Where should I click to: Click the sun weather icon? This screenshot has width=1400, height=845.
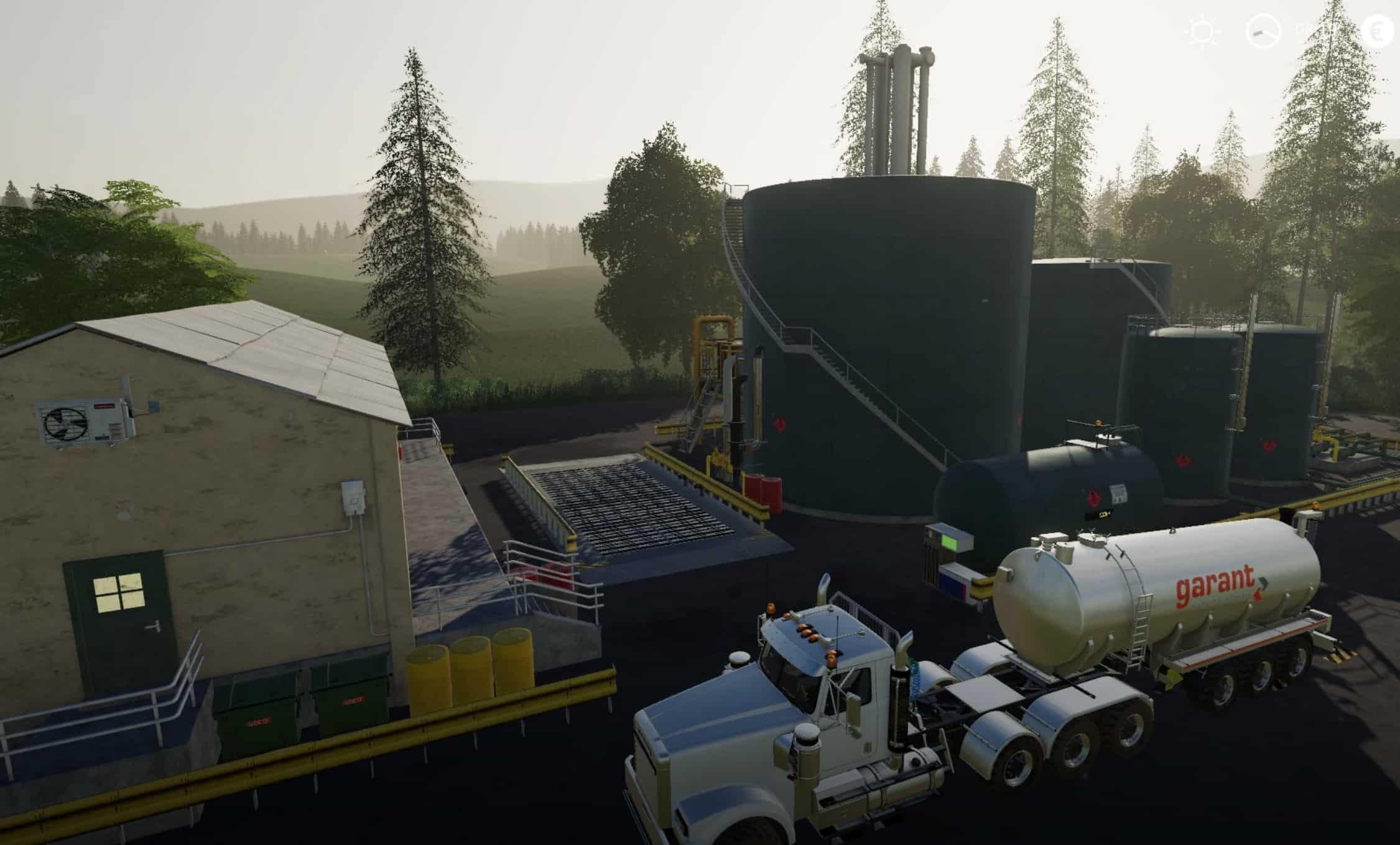pyautogui.click(x=1203, y=31)
